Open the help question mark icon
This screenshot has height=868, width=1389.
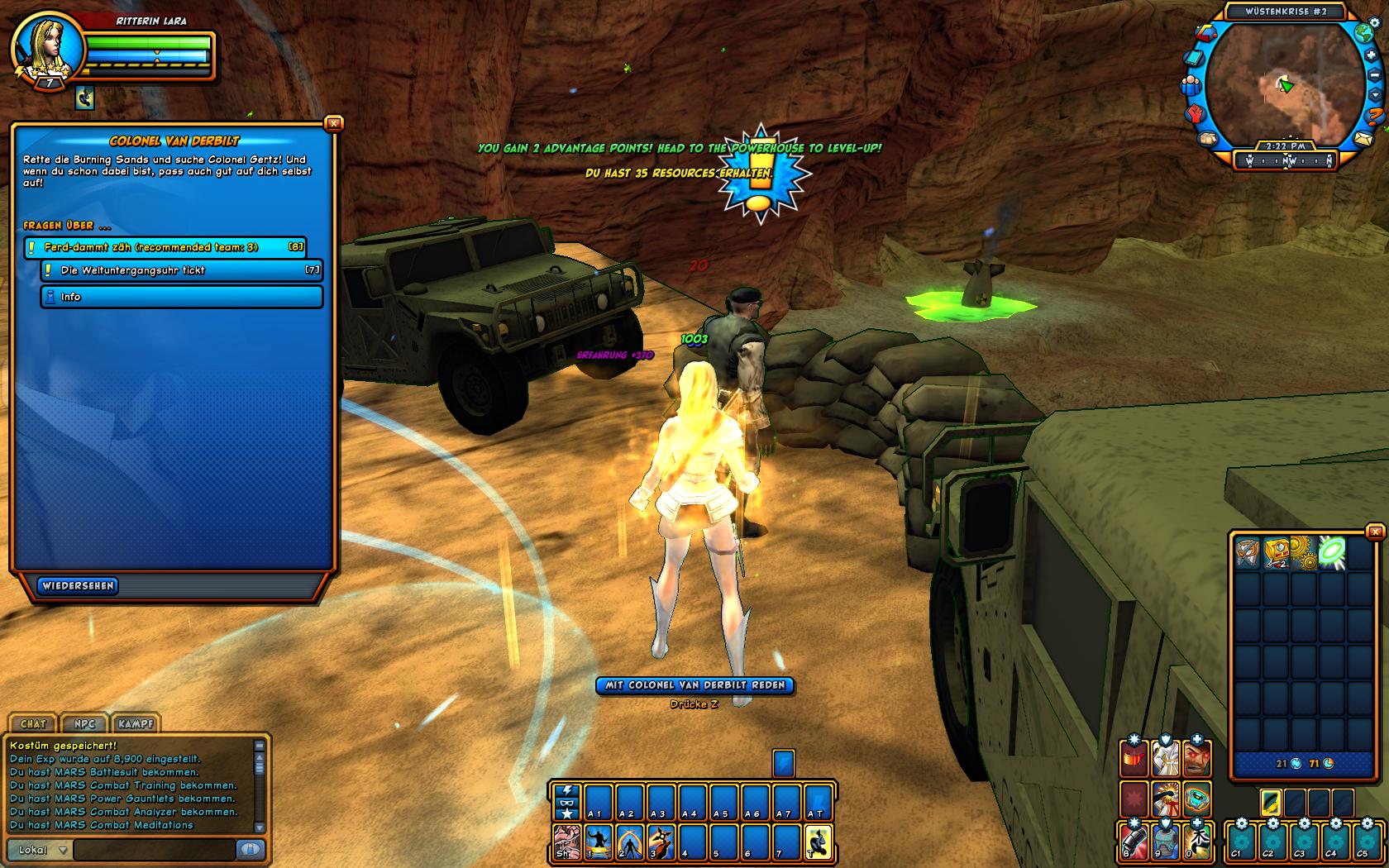pos(1376,115)
